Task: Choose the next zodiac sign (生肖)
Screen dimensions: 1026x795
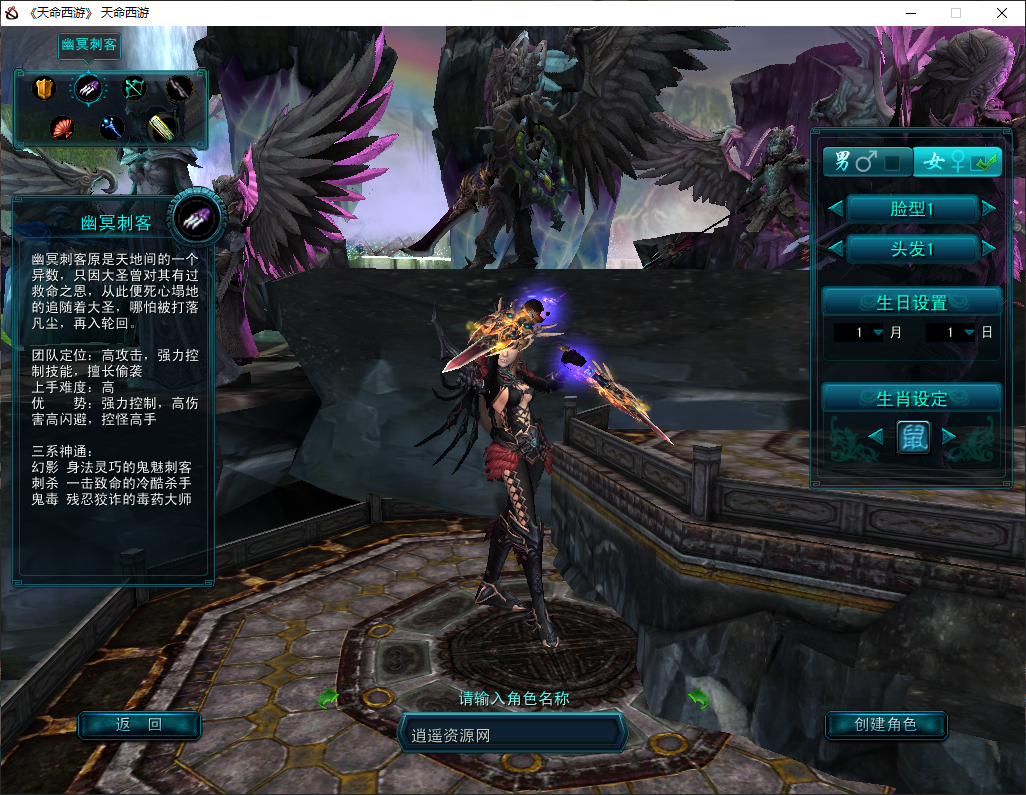Action: 949,436
